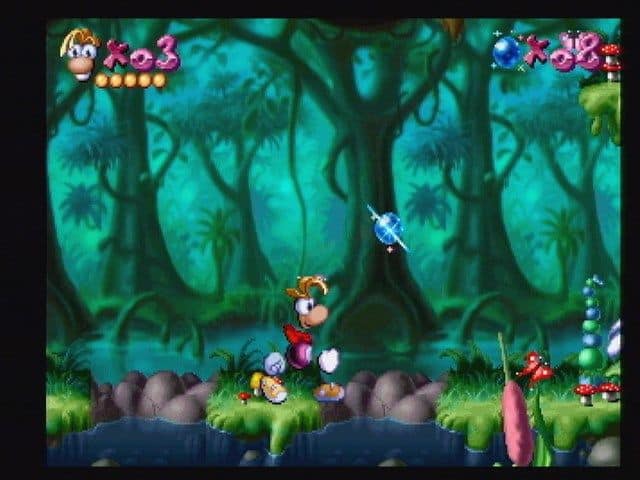Click the Rayman face lives icon
640x480 pixels.
click(79, 53)
